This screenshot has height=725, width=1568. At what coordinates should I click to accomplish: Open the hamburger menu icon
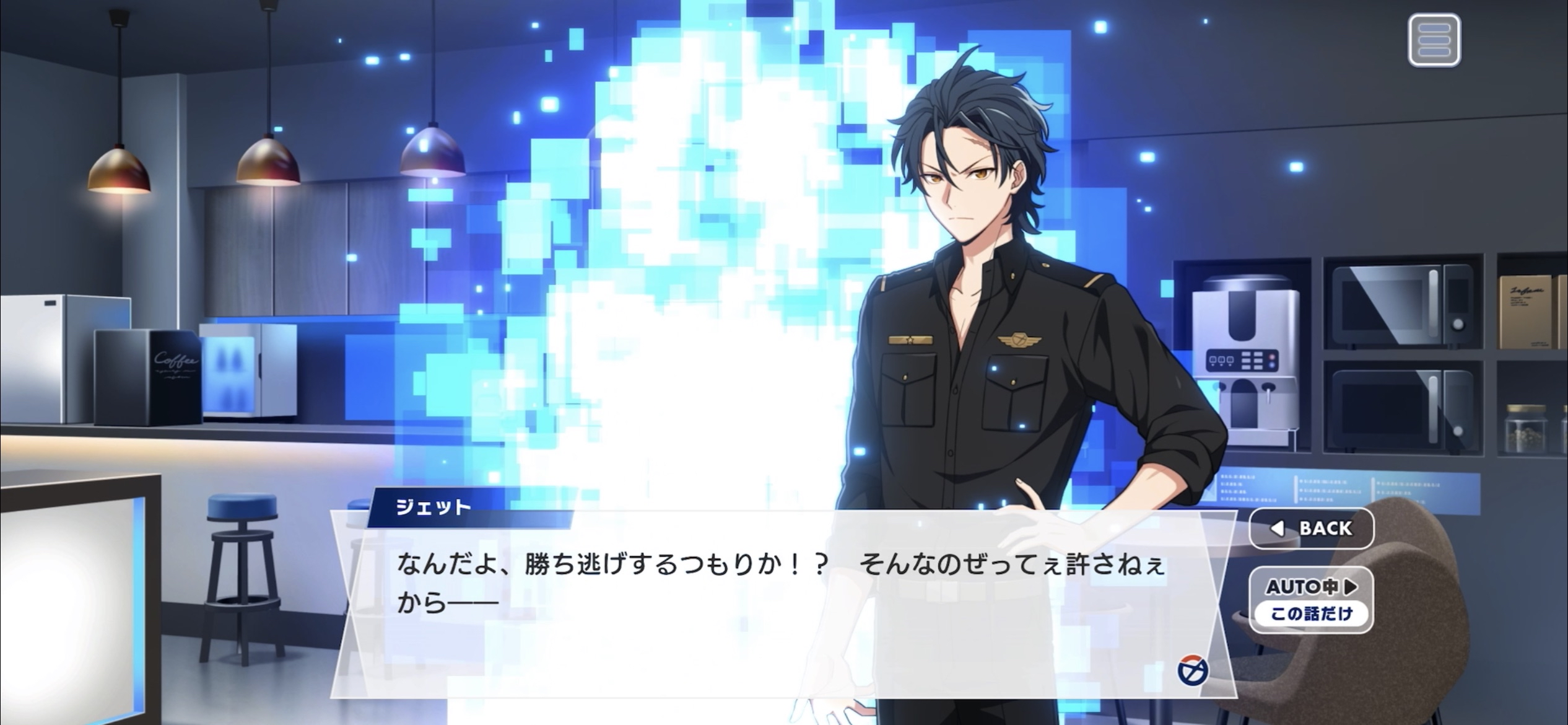pos(1434,41)
